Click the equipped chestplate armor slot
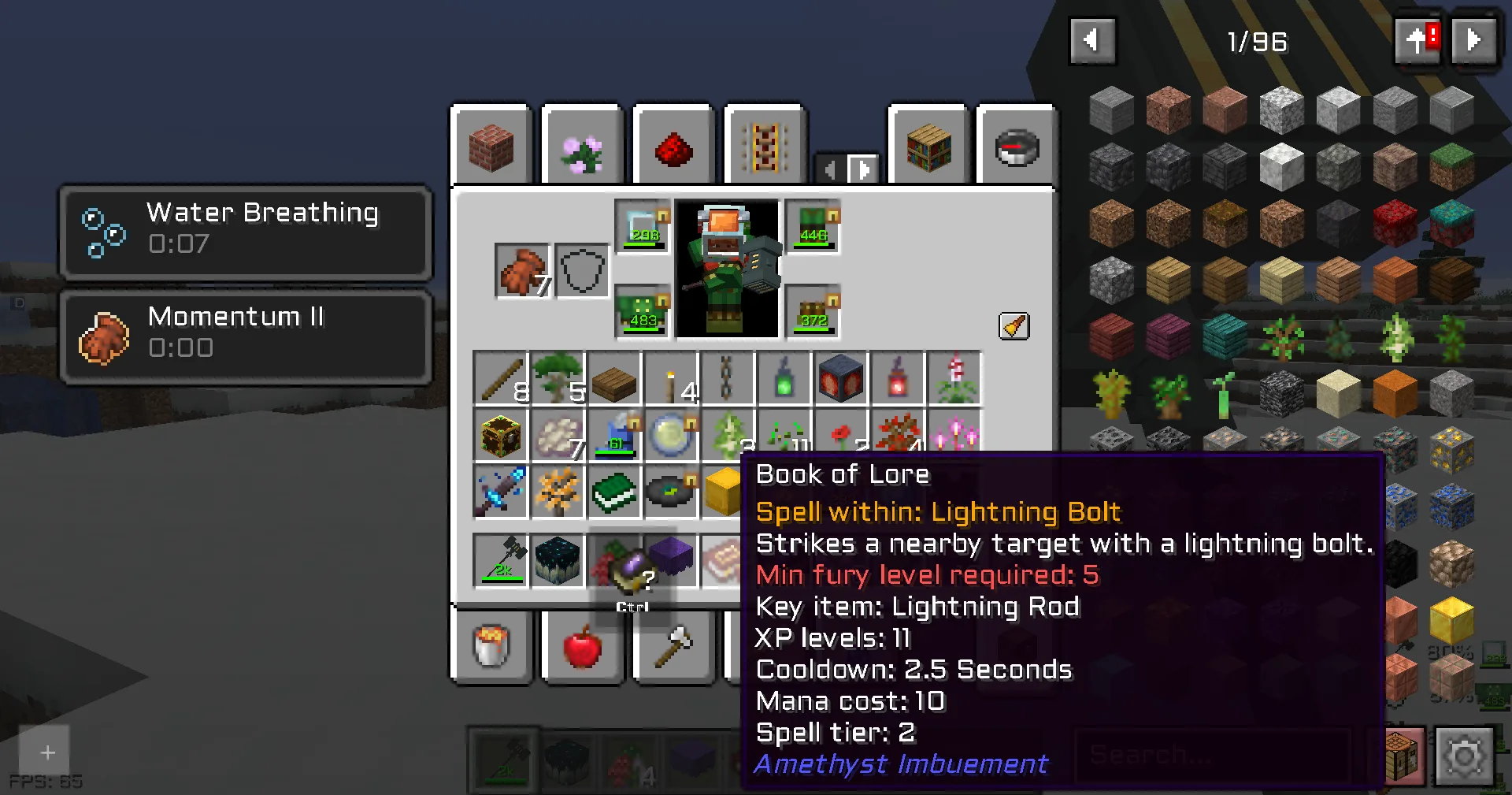The height and width of the screenshot is (795, 1512). click(x=813, y=228)
